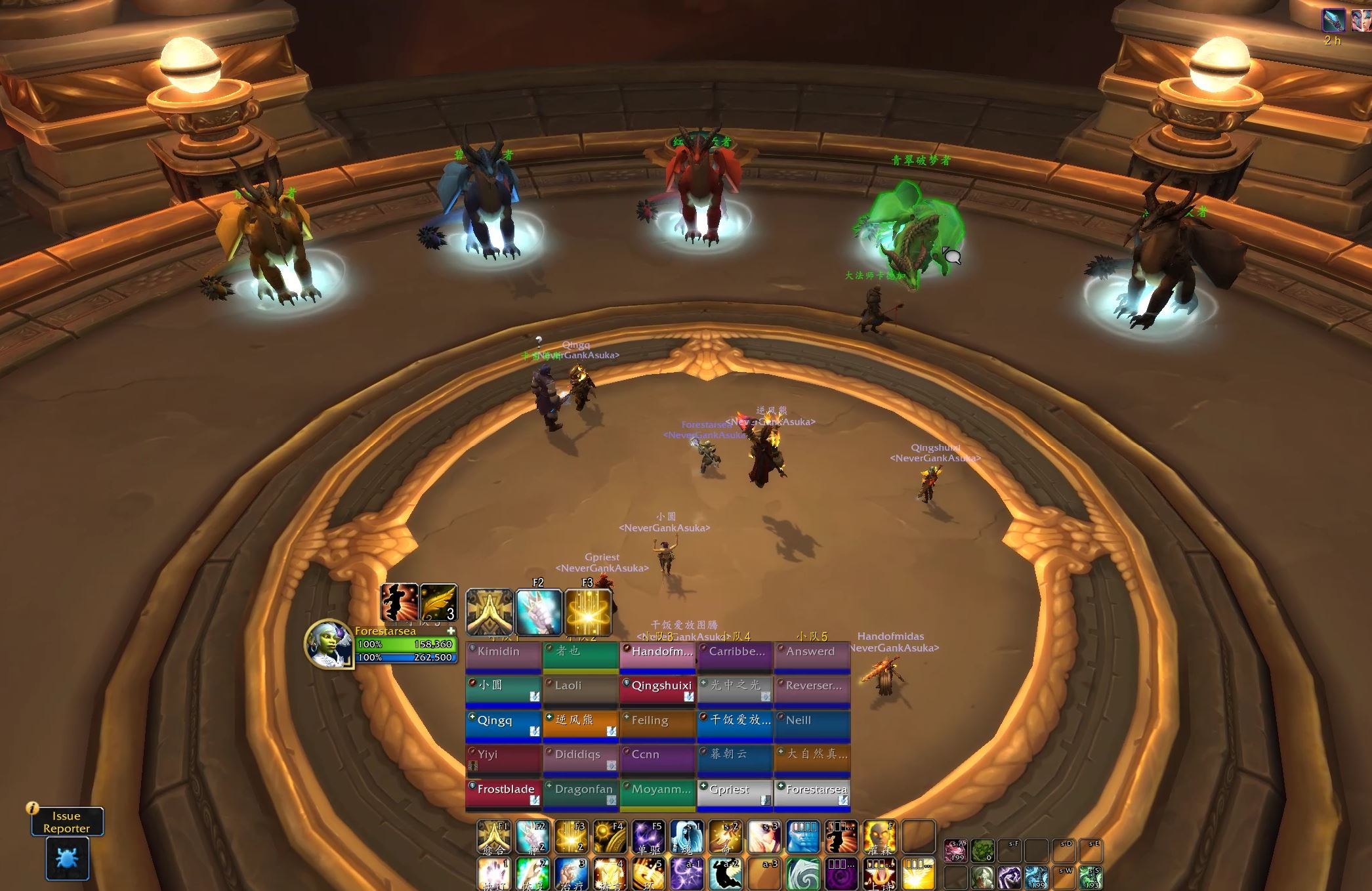The height and width of the screenshot is (891, 1372).
Task: Use the green swirl ability icon
Action: pyautogui.click(x=802, y=873)
